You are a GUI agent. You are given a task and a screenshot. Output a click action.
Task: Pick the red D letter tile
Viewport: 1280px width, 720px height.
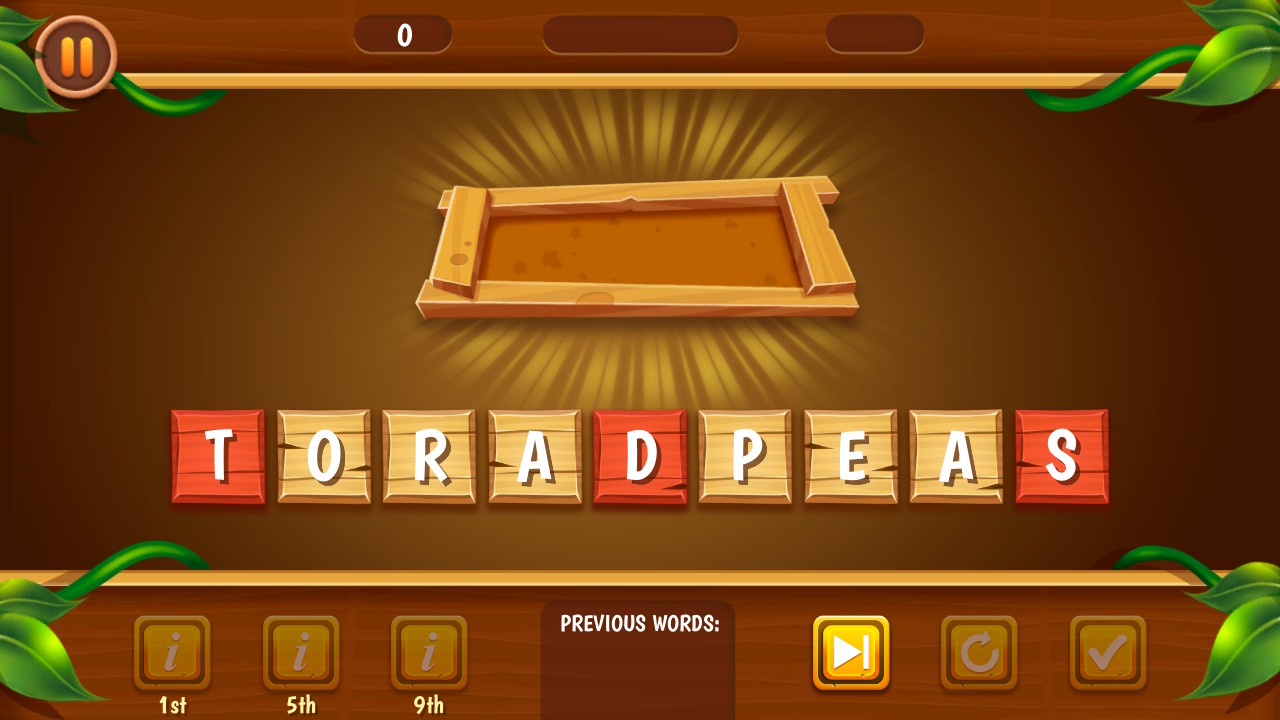(640, 455)
